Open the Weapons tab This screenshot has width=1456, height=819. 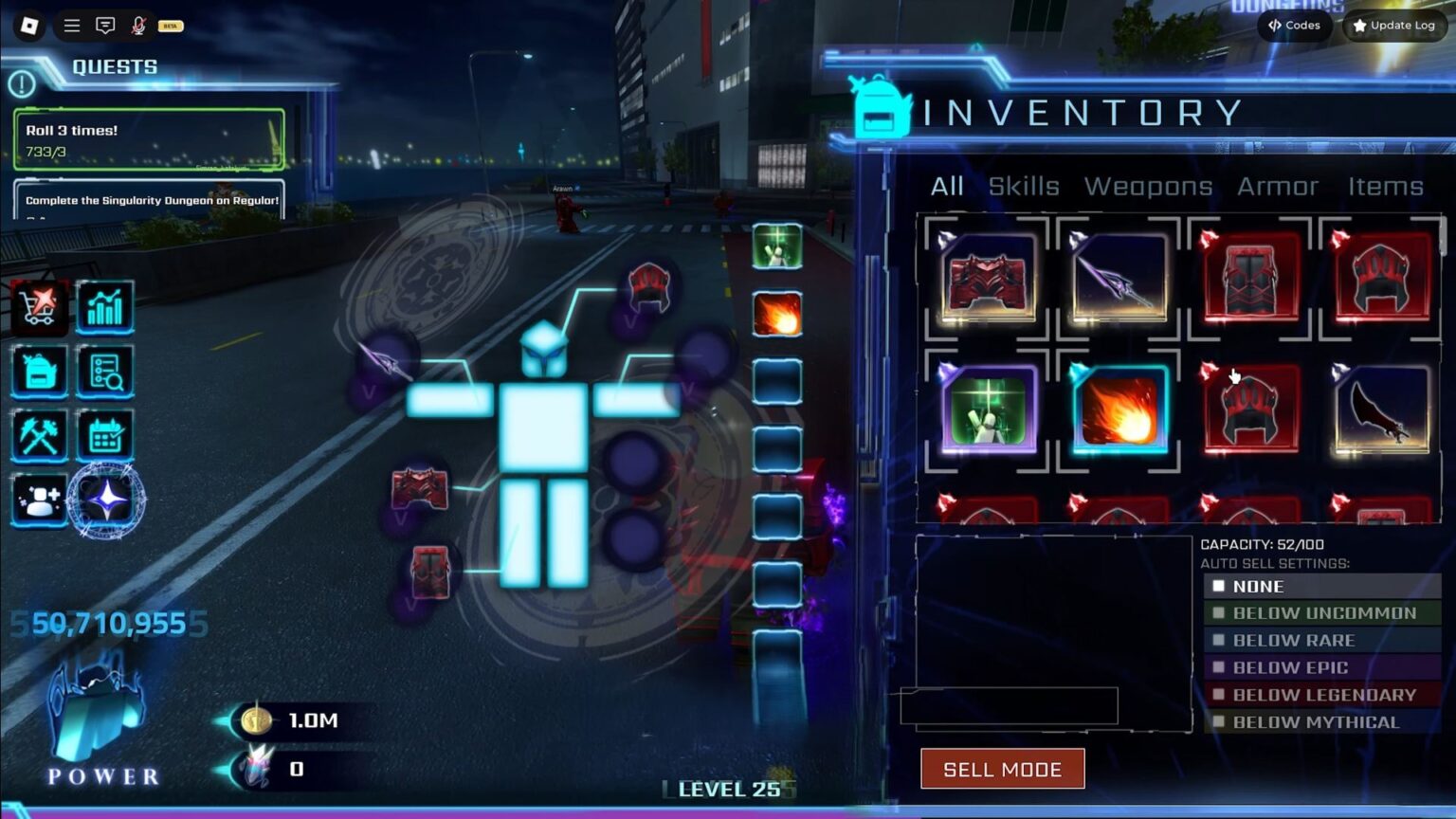1148,187
